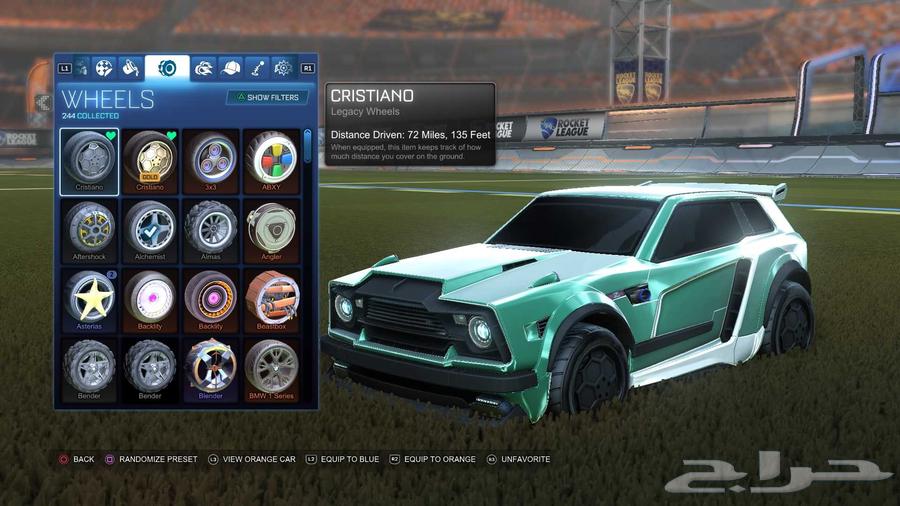Image resolution: width=900 pixels, height=506 pixels.
Task: Choose the Blender wheels
Action: 211,368
